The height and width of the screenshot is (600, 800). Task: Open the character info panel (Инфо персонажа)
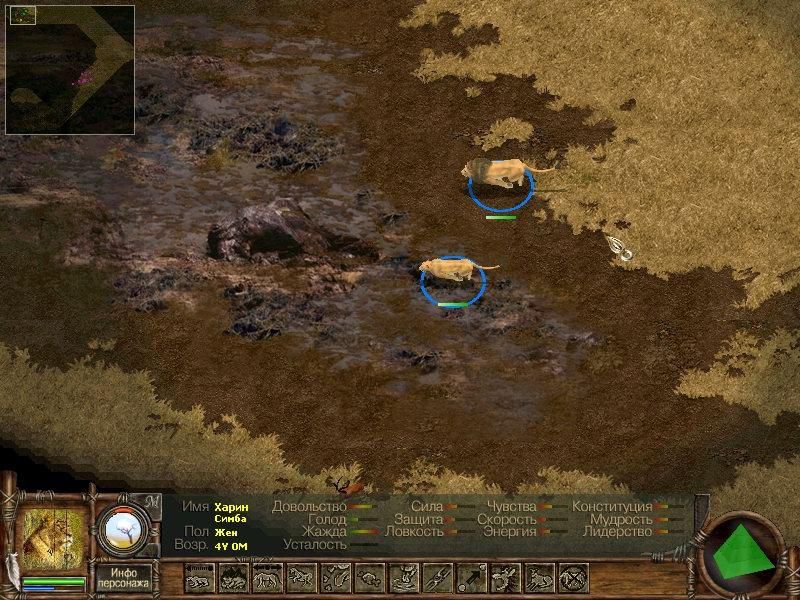tap(123, 577)
